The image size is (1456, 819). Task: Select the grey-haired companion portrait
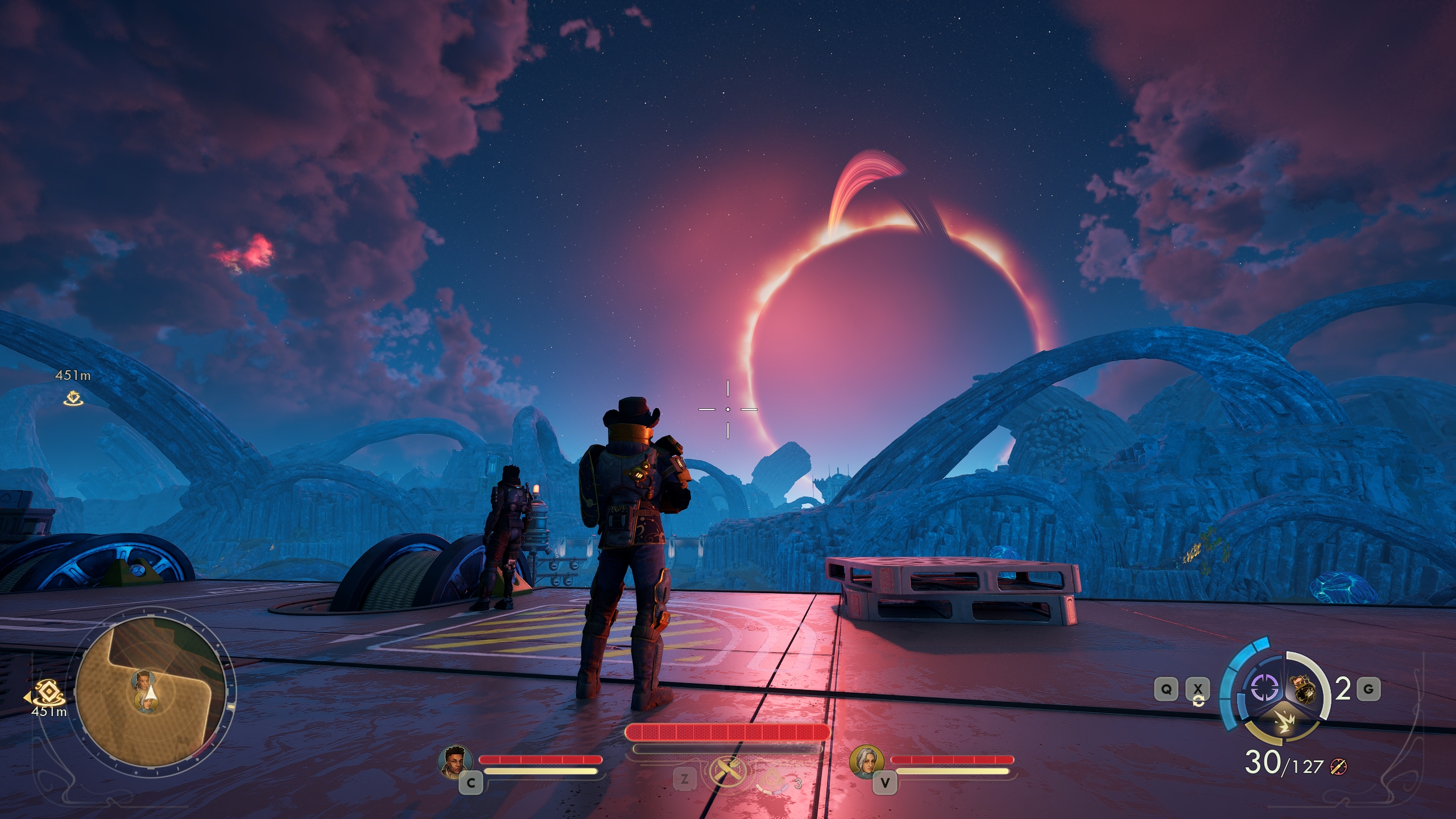(x=867, y=761)
